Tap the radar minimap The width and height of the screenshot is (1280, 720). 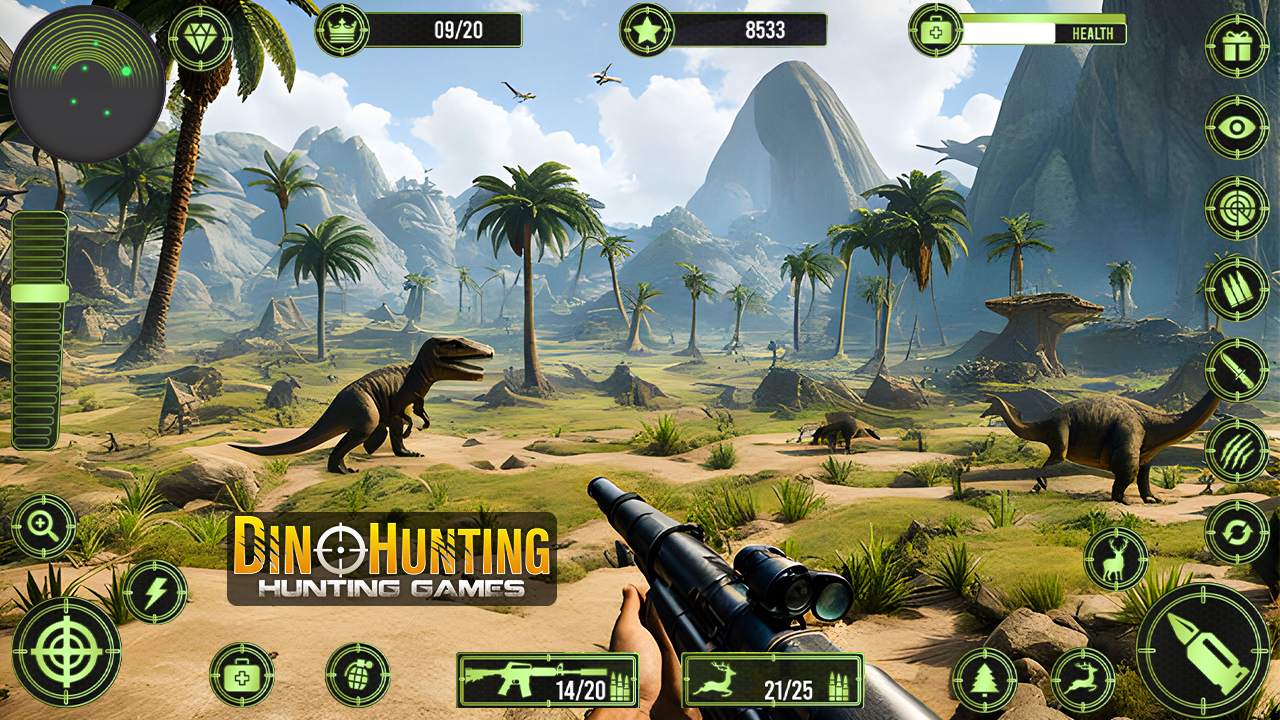point(88,75)
